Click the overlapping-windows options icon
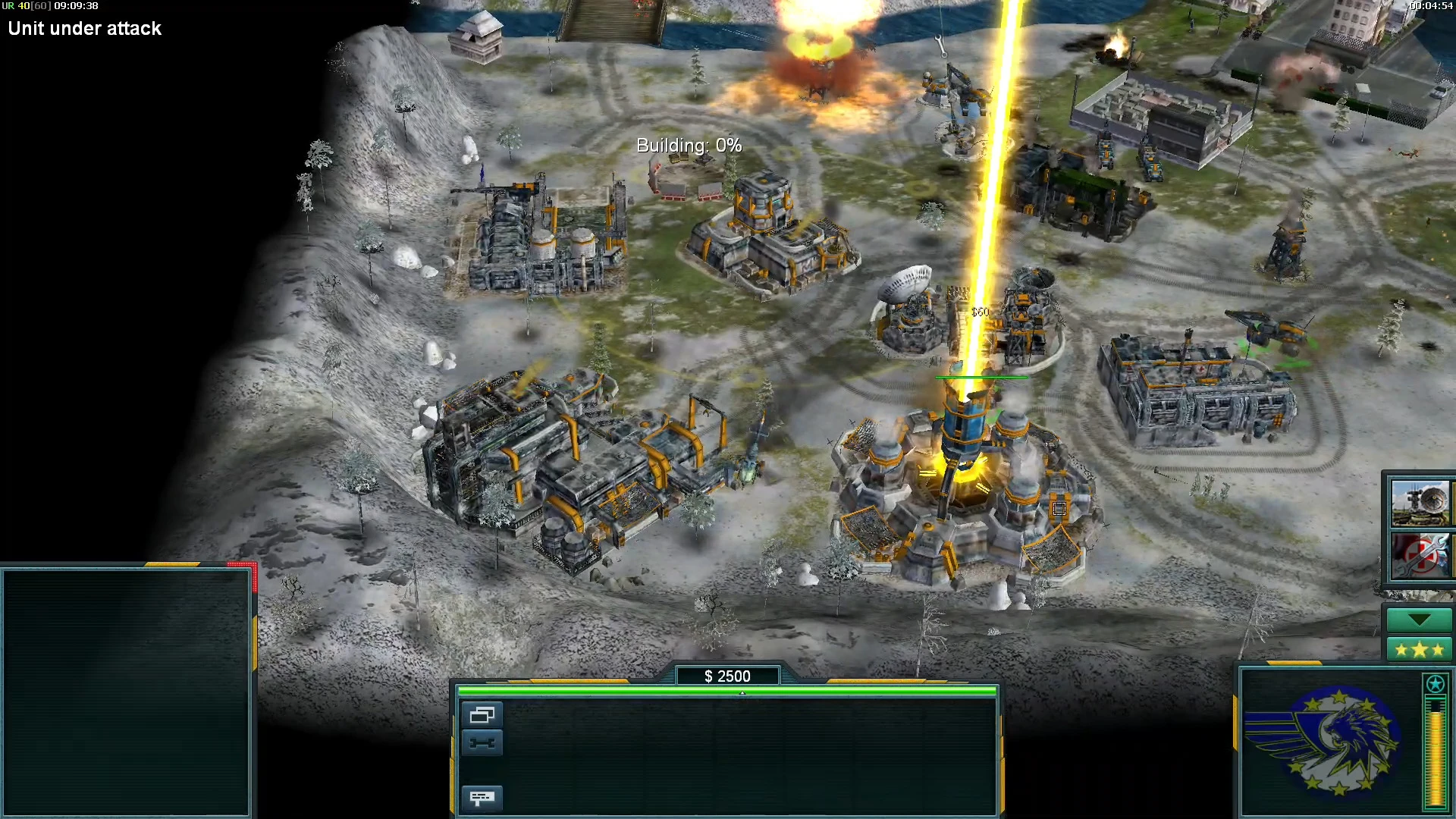1456x819 pixels. pos(483,714)
